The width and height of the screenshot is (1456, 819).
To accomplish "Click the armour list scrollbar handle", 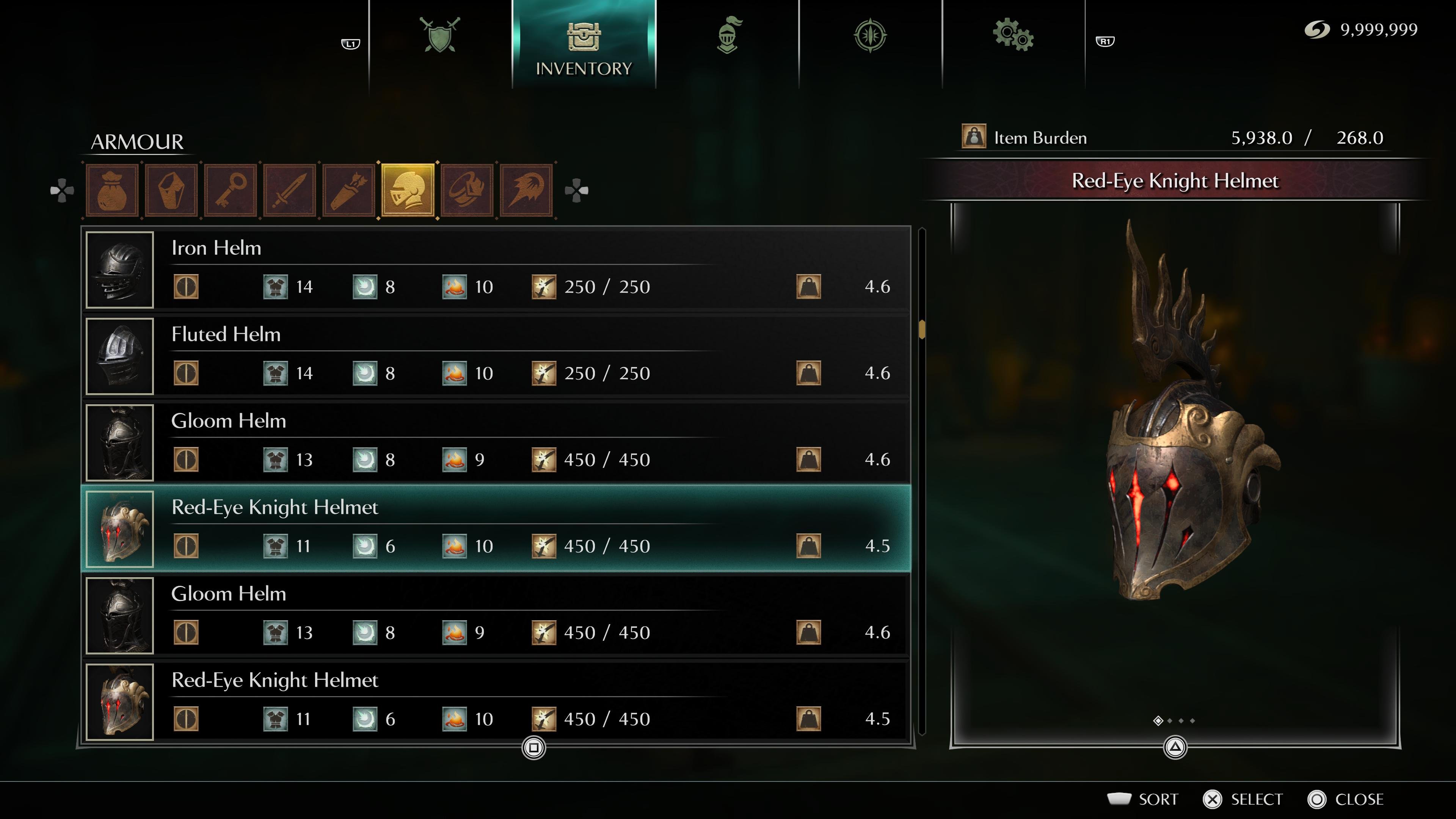I will [922, 329].
